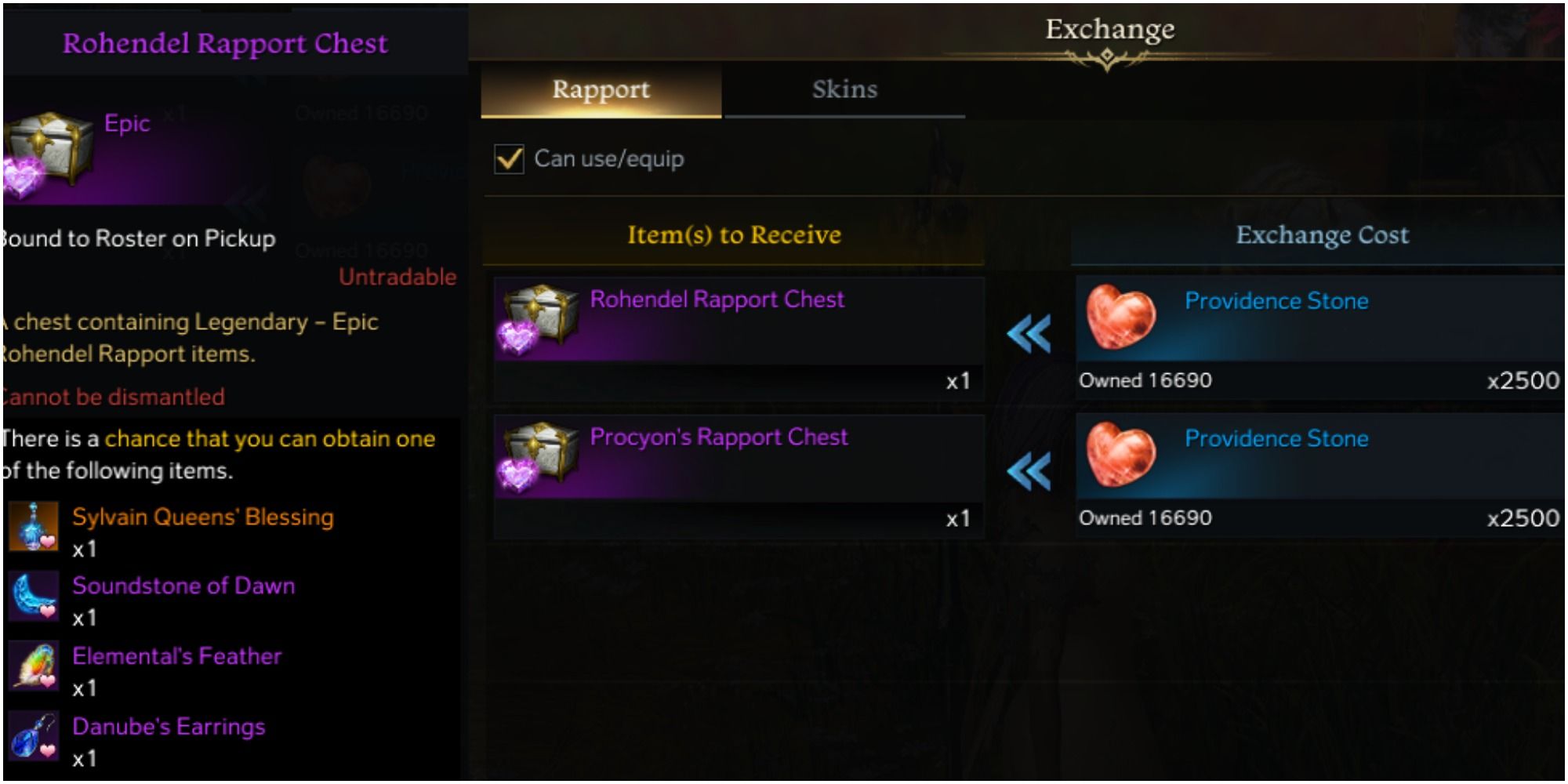Open the Rapport tab
This screenshot has width=1568, height=784.
[600, 89]
